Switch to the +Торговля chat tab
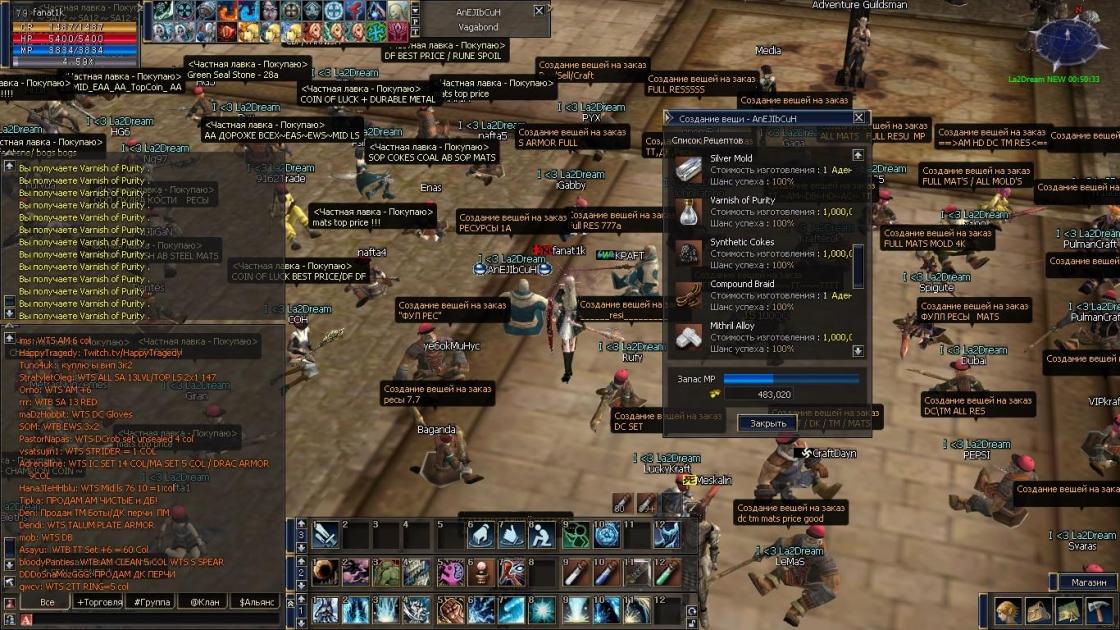Image resolution: width=1120 pixels, height=630 pixels. [99, 602]
